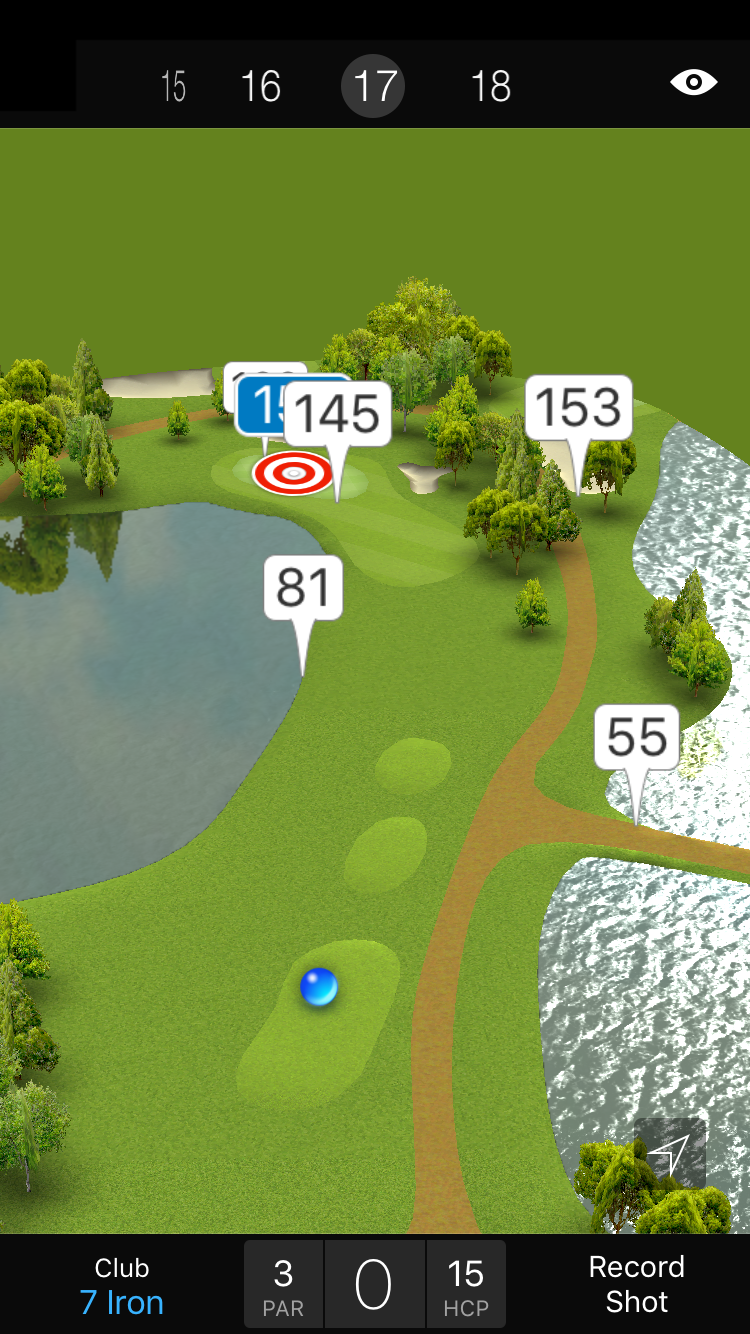Switch to hole 16
The image size is (750, 1334).
[261, 87]
